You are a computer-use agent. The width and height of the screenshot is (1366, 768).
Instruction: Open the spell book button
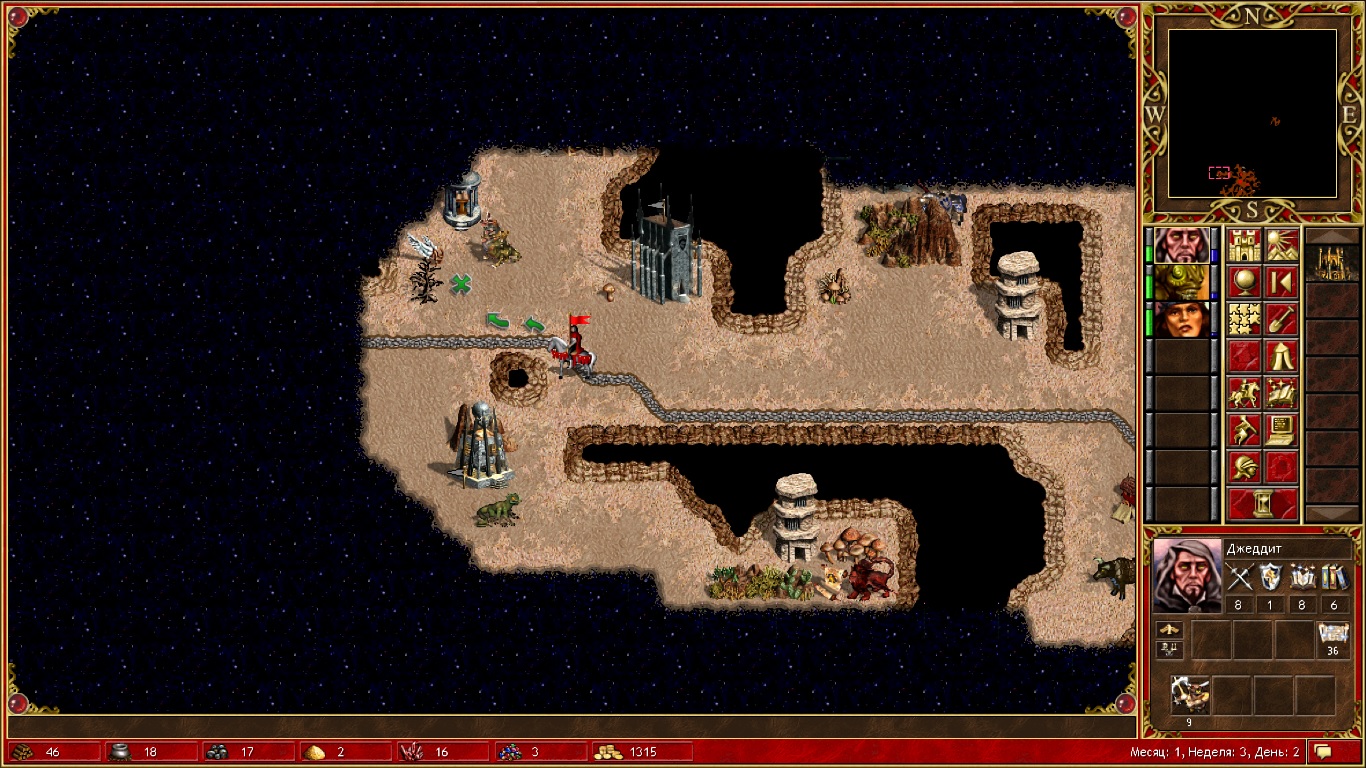[x=1282, y=394]
